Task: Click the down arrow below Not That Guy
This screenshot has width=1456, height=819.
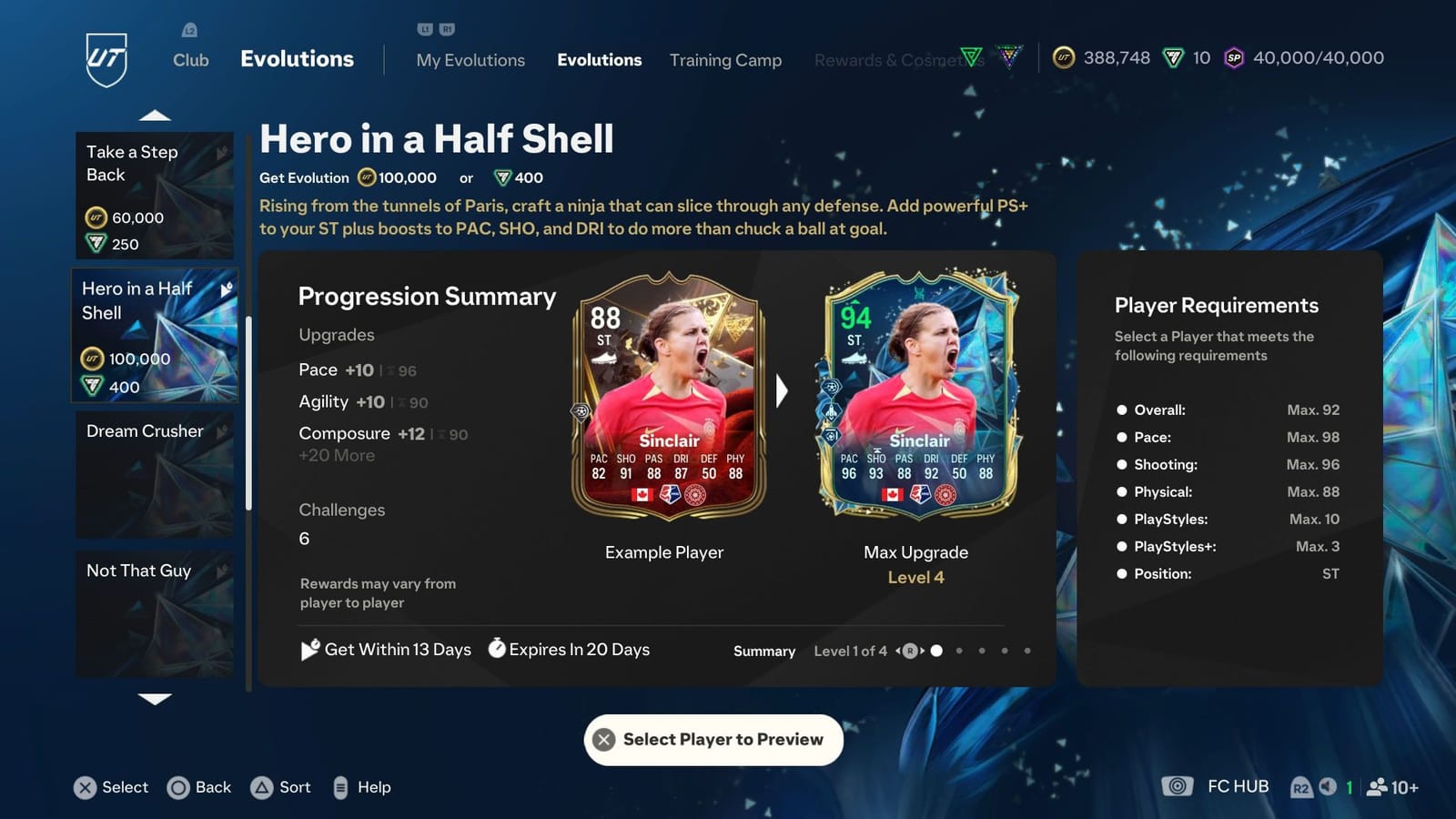Action: click(x=155, y=699)
